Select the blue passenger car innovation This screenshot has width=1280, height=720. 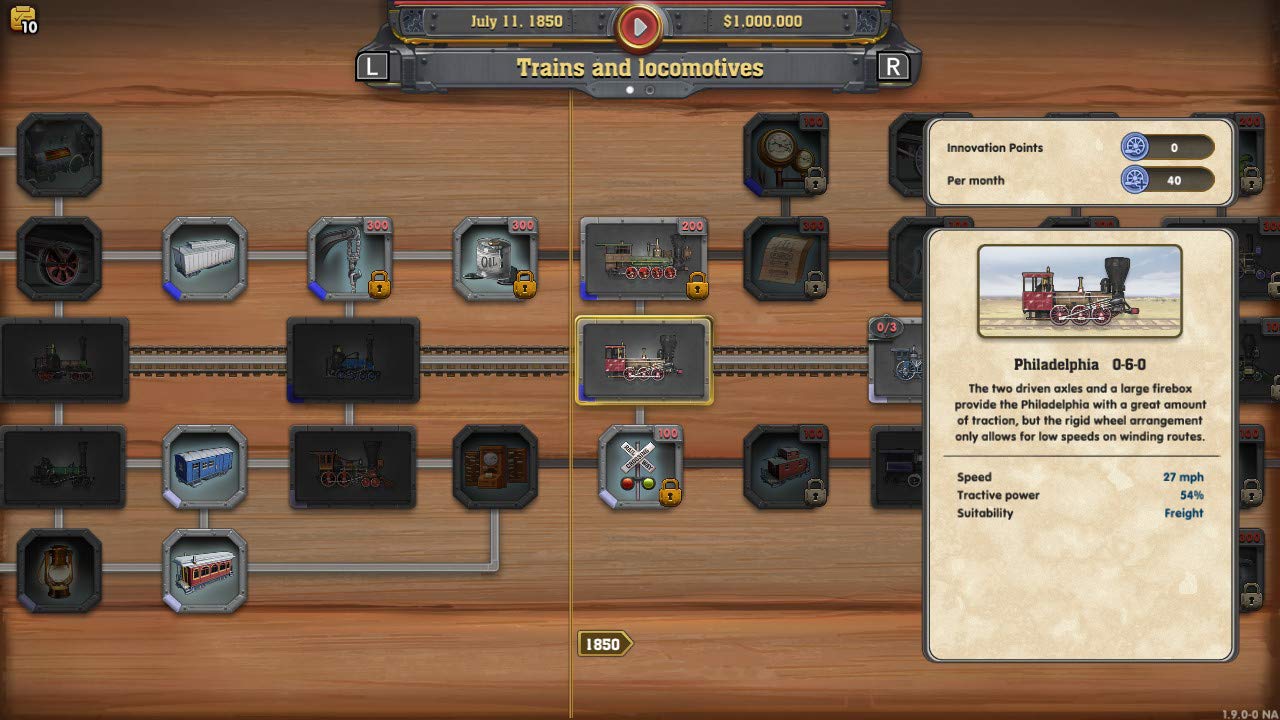point(206,467)
